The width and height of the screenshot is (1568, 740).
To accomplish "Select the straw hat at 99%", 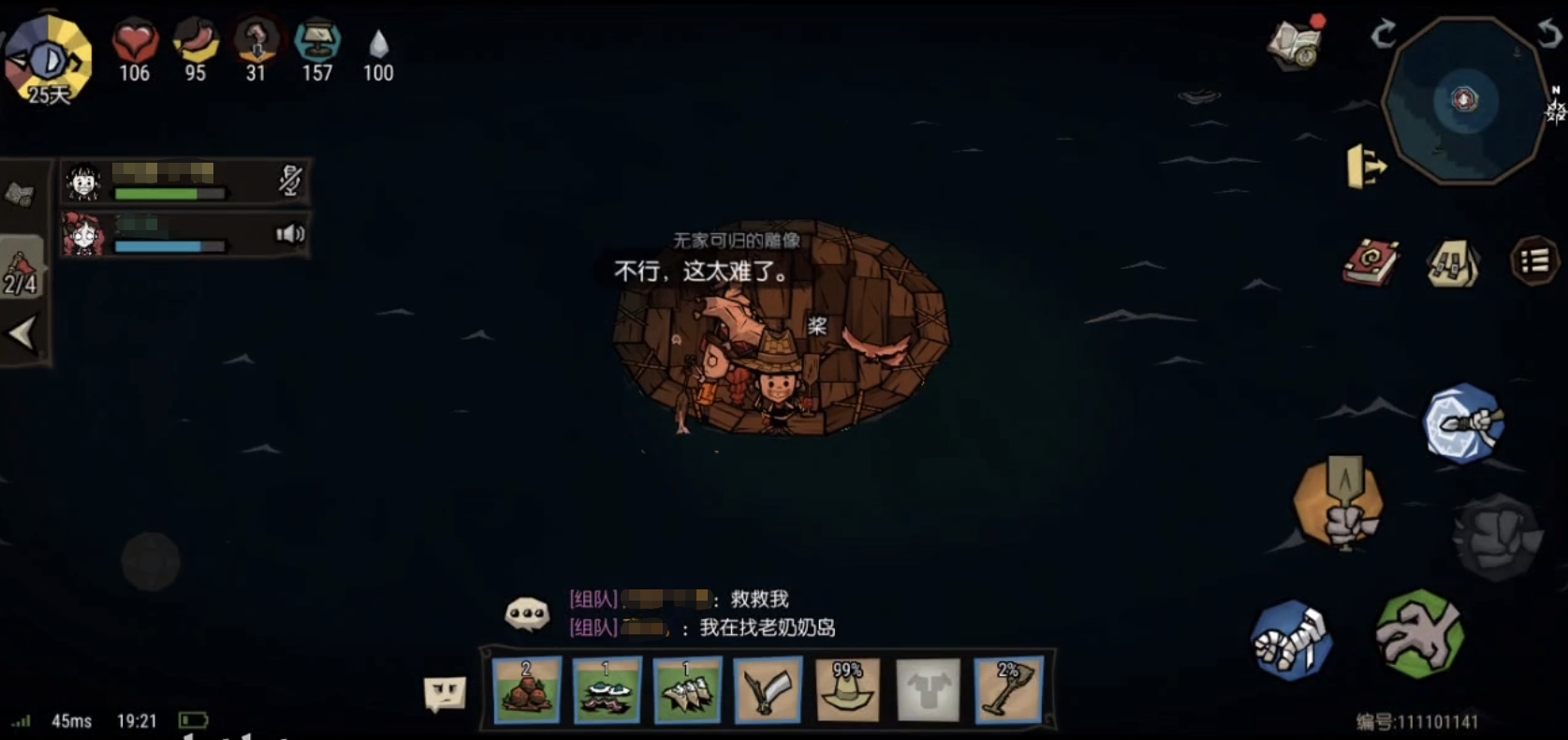I will (x=848, y=690).
